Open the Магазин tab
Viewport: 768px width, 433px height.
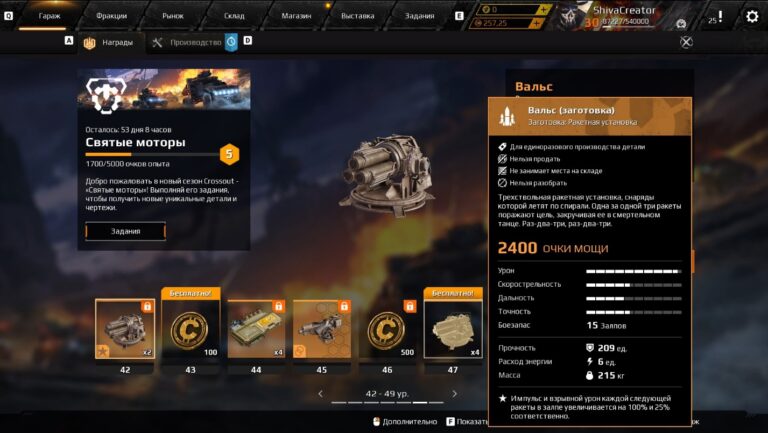click(x=295, y=16)
